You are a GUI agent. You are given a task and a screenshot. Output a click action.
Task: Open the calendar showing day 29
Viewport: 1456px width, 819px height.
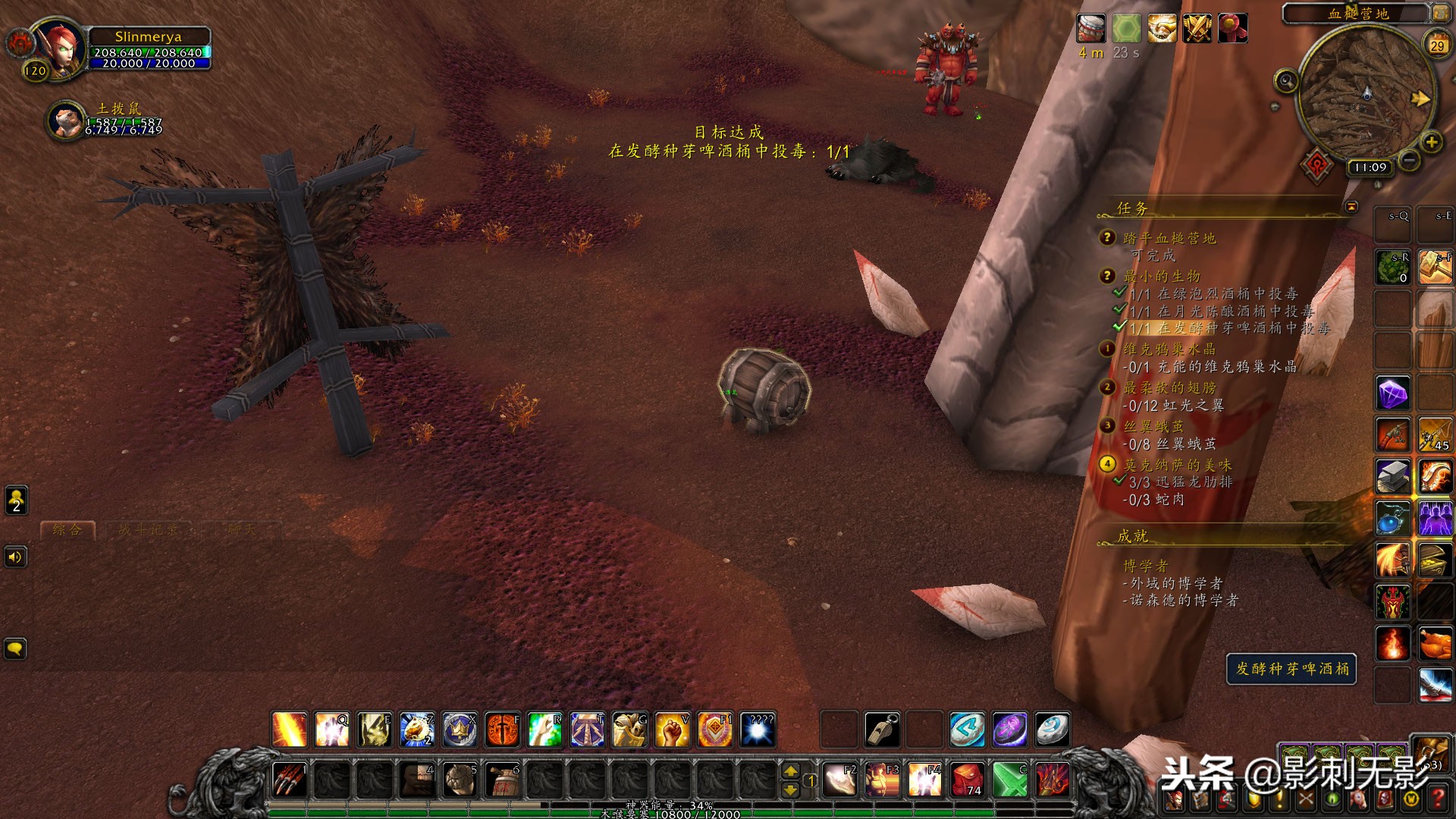click(x=1437, y=45)
